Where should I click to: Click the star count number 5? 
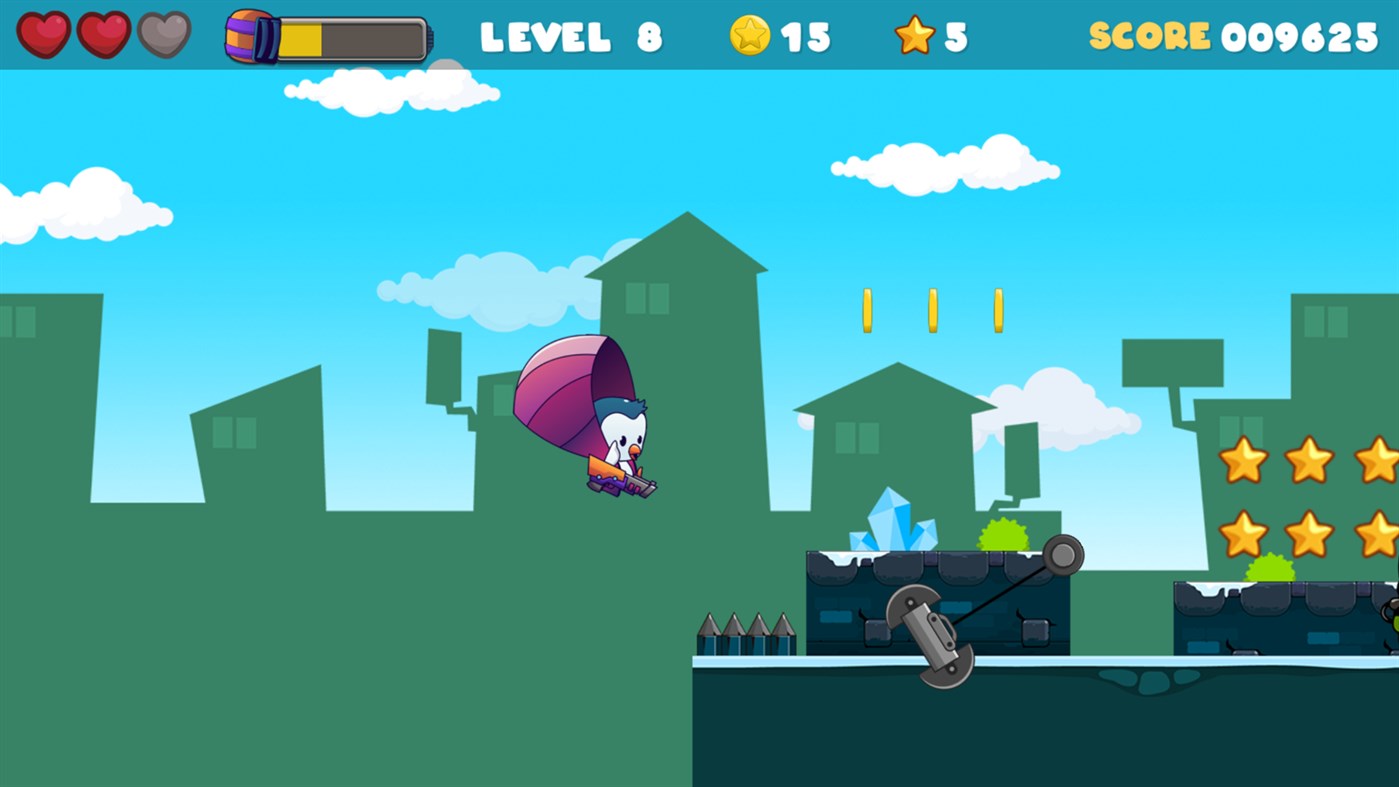point(953,35)
